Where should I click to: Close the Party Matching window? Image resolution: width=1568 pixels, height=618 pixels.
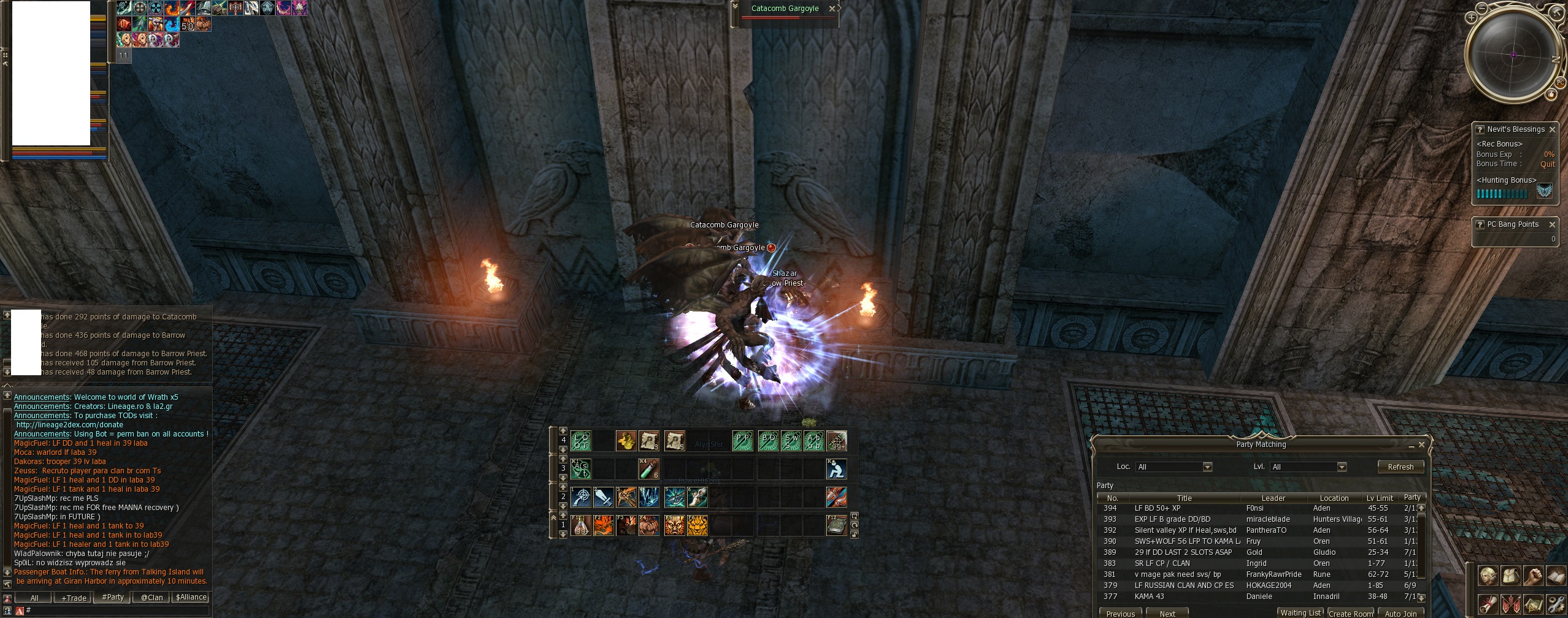[x=1421, y=444]
